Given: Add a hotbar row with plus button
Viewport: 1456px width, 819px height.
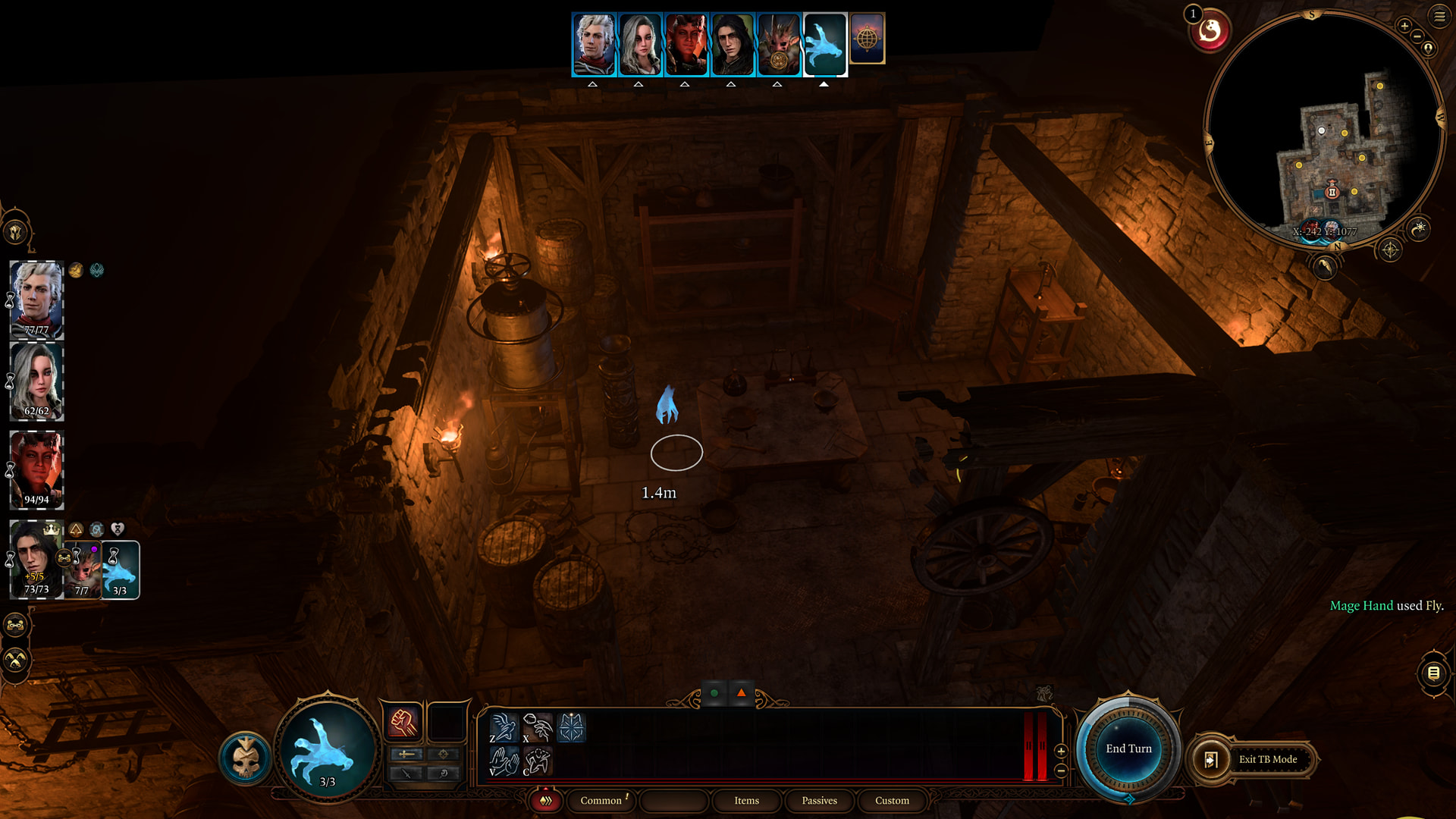Looking at the screenshot, I should point(1061,751).
